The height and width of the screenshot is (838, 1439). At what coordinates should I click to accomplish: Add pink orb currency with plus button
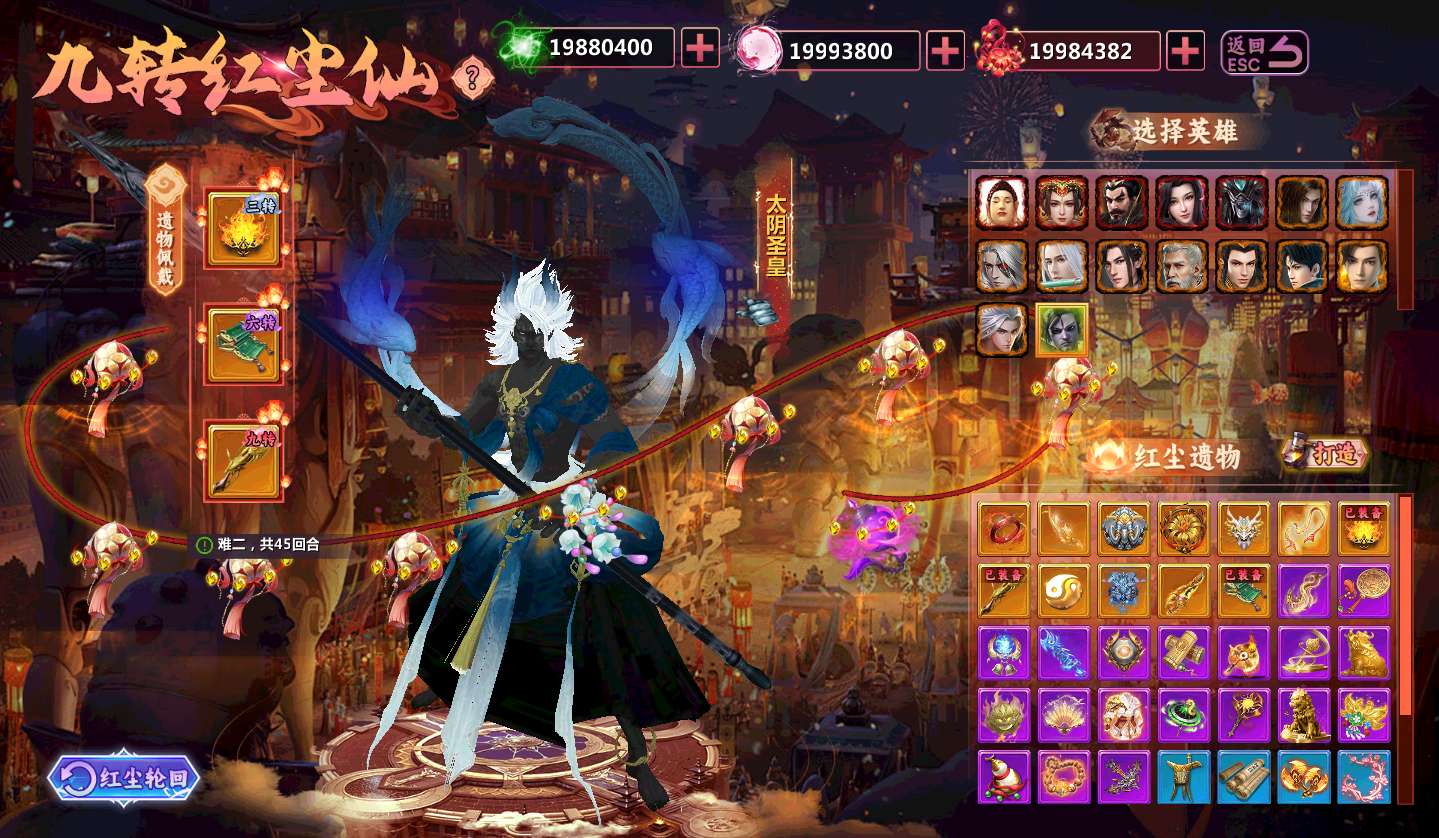(x=945, y=50)
